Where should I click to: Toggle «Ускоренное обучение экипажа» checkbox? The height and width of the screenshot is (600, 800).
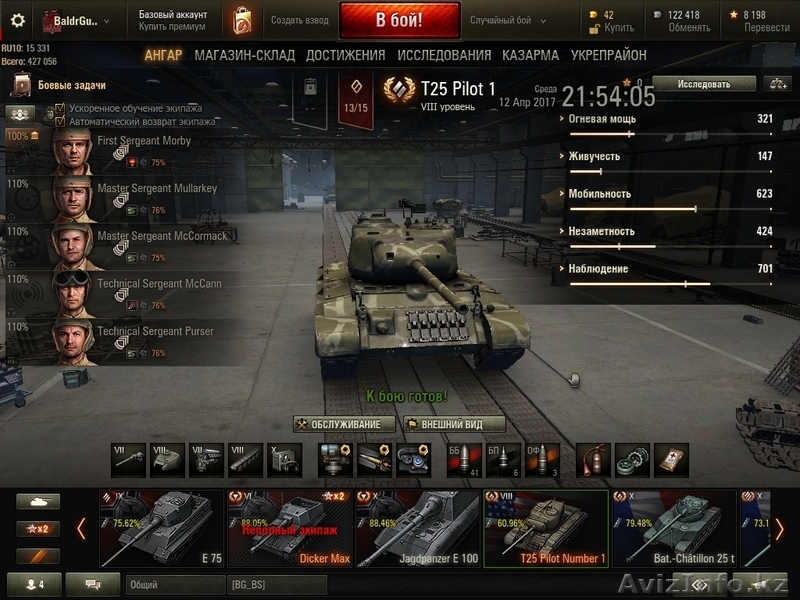click(x=60, y=108)
